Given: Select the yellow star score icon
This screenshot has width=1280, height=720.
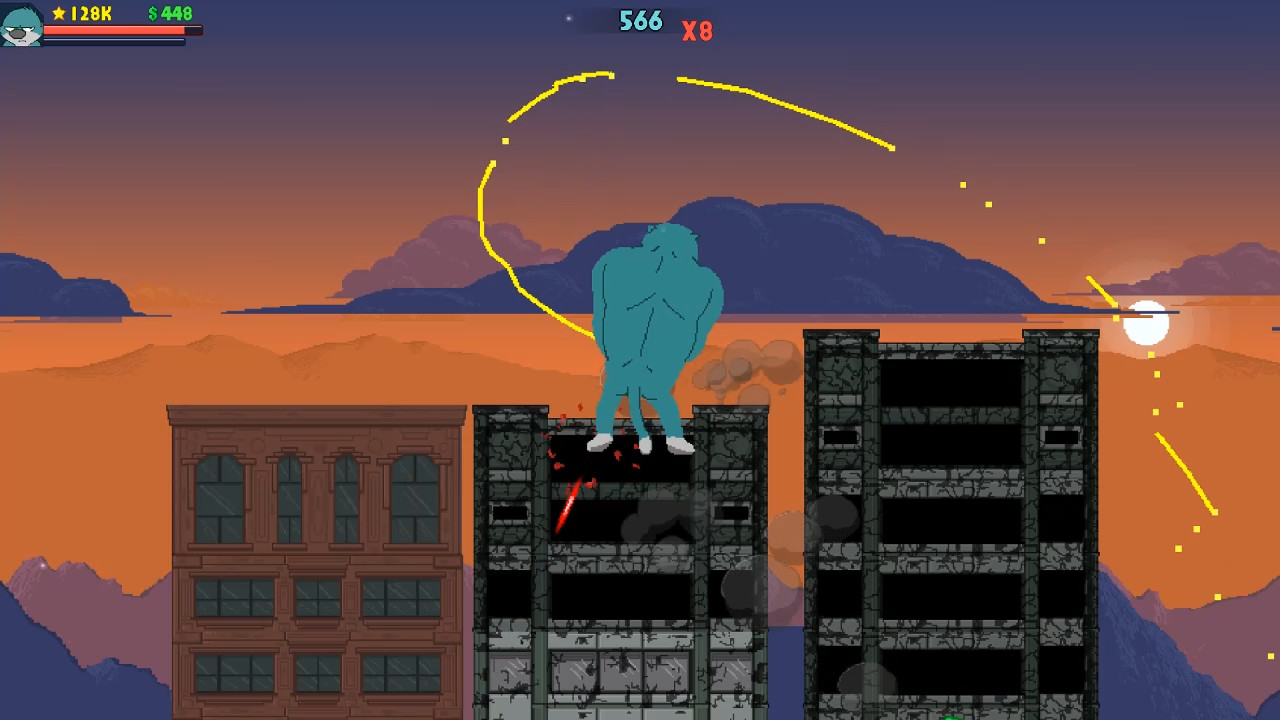Looking at the screenshot, I should (58, 14).
